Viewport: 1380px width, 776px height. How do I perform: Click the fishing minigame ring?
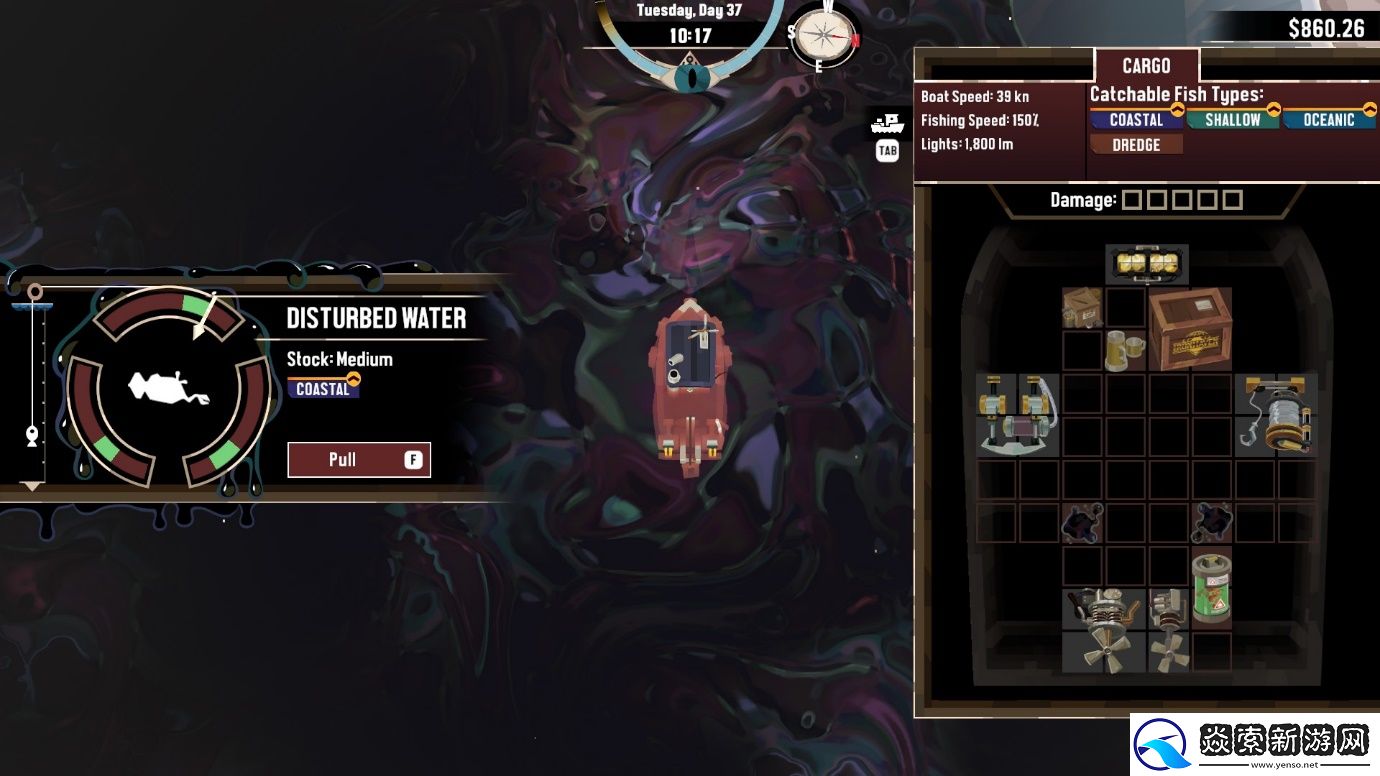(x=168, y=386)
